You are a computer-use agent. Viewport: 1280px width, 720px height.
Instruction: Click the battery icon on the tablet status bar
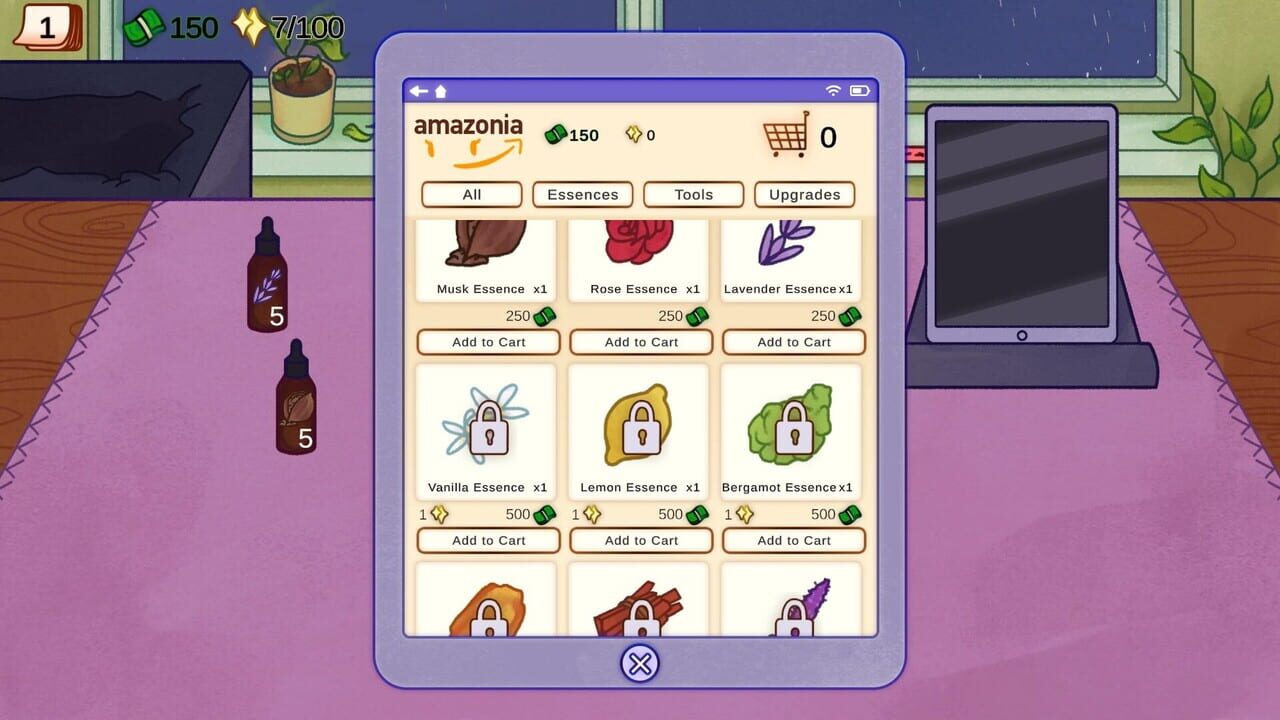pyautogui.click(x=858, y=89)
